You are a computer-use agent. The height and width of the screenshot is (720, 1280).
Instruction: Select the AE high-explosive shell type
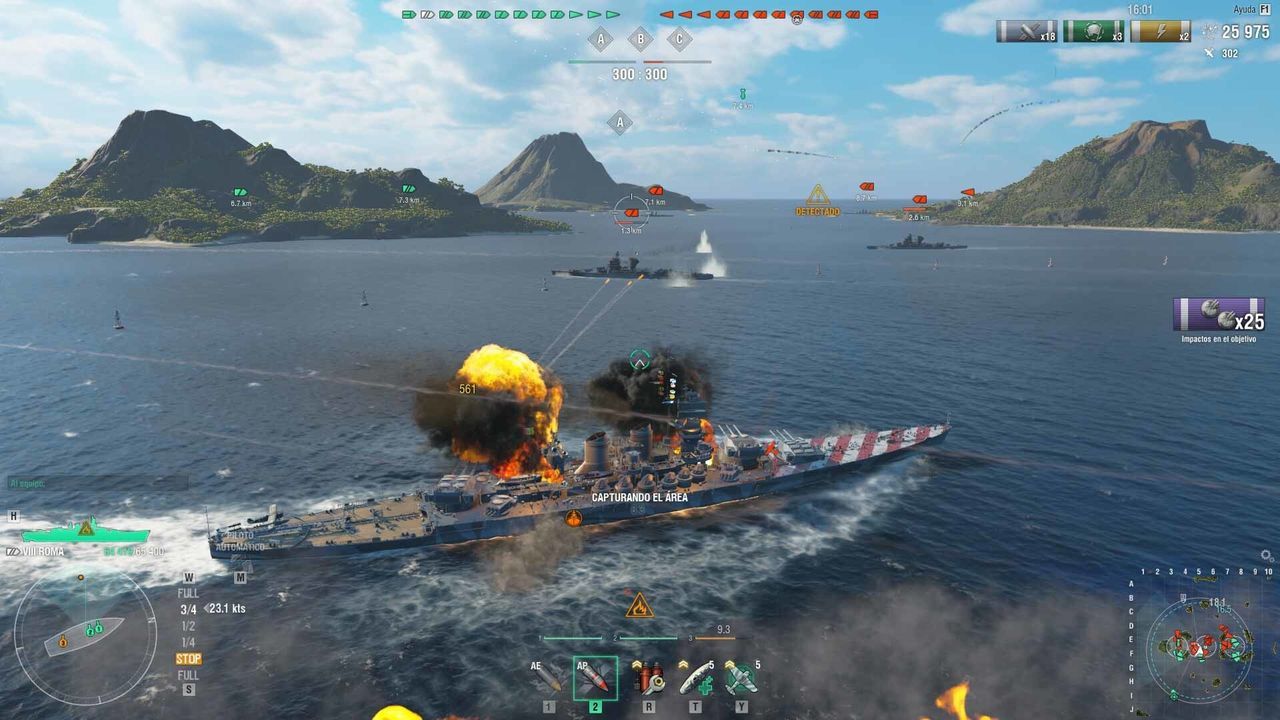546,677
